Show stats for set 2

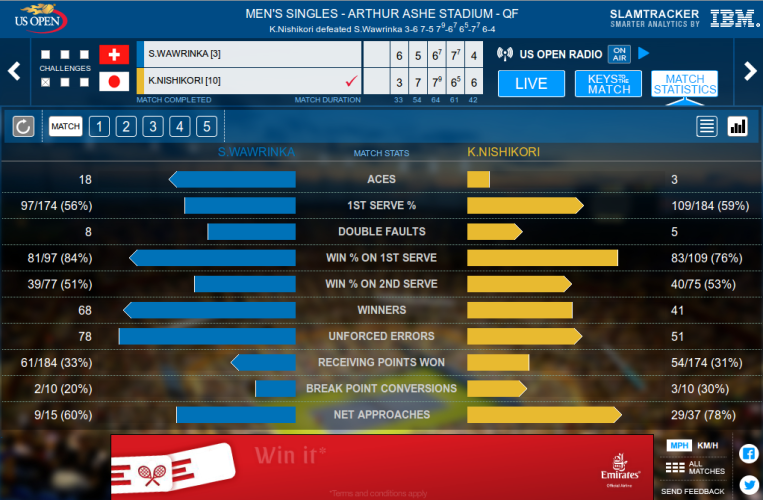(x=125, y=126)
